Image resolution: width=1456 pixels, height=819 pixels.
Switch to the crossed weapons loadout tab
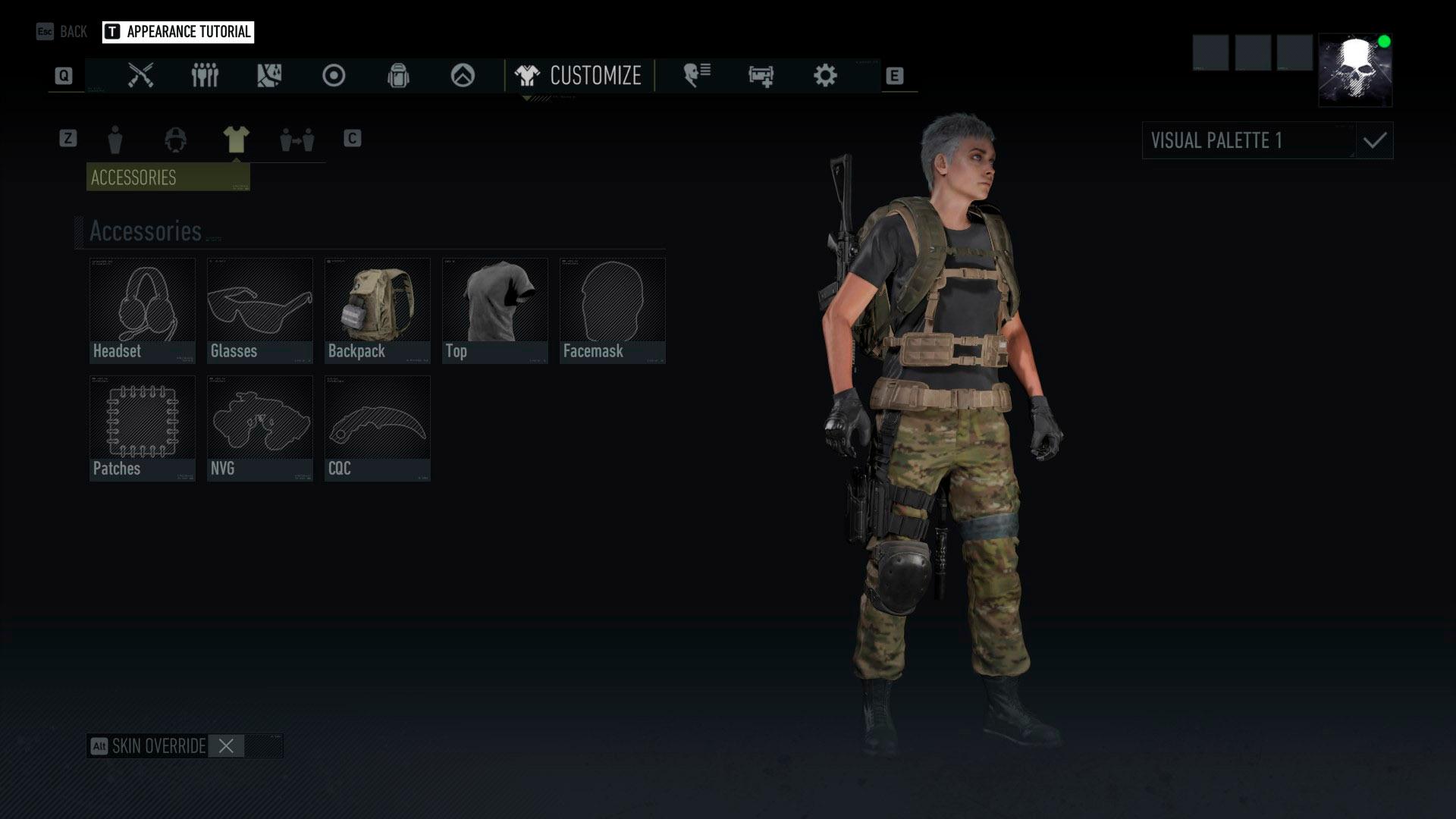coord(140,76)
